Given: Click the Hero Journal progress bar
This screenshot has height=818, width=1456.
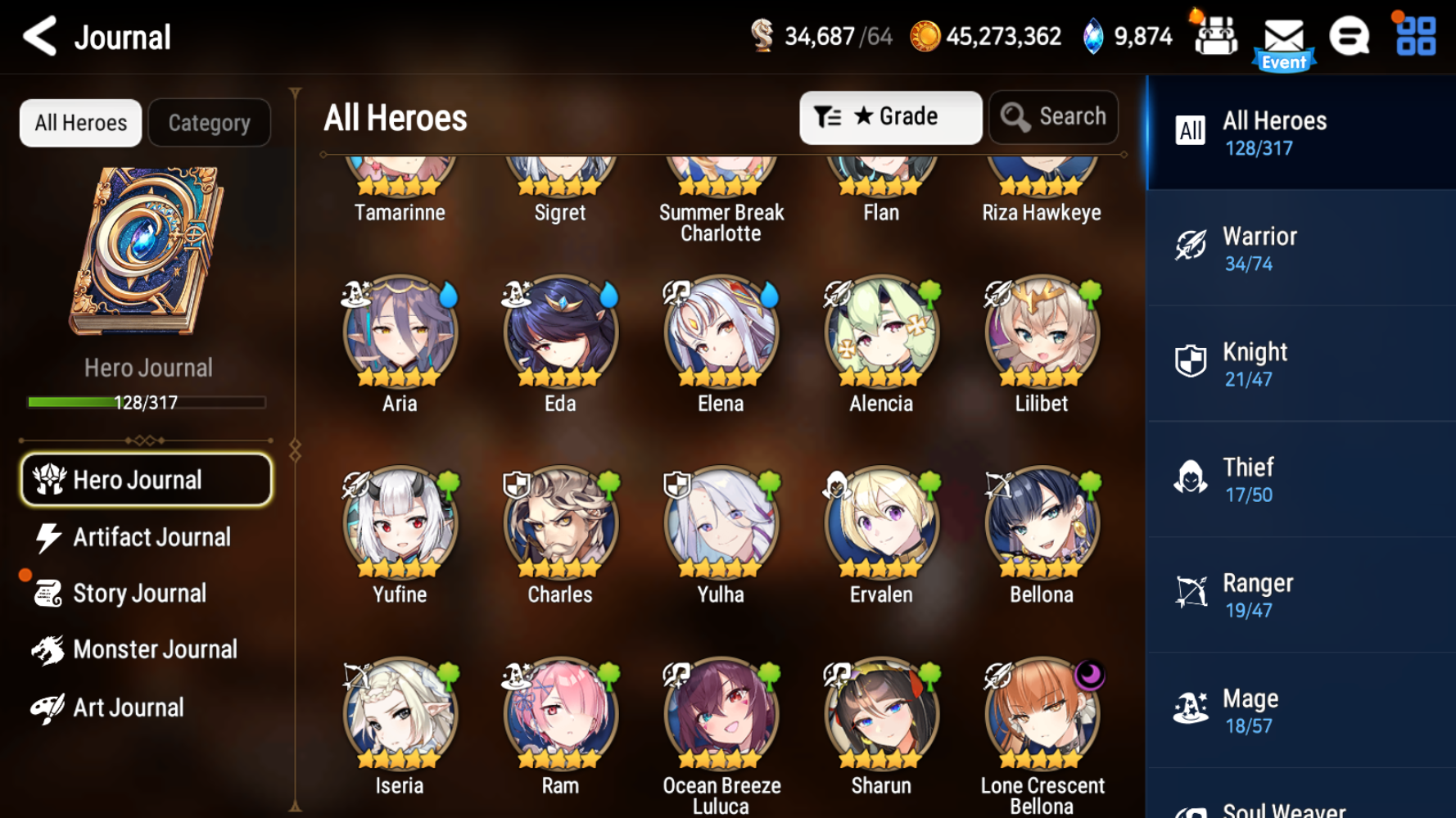Looking at the screenshot, I should (146, 402).
